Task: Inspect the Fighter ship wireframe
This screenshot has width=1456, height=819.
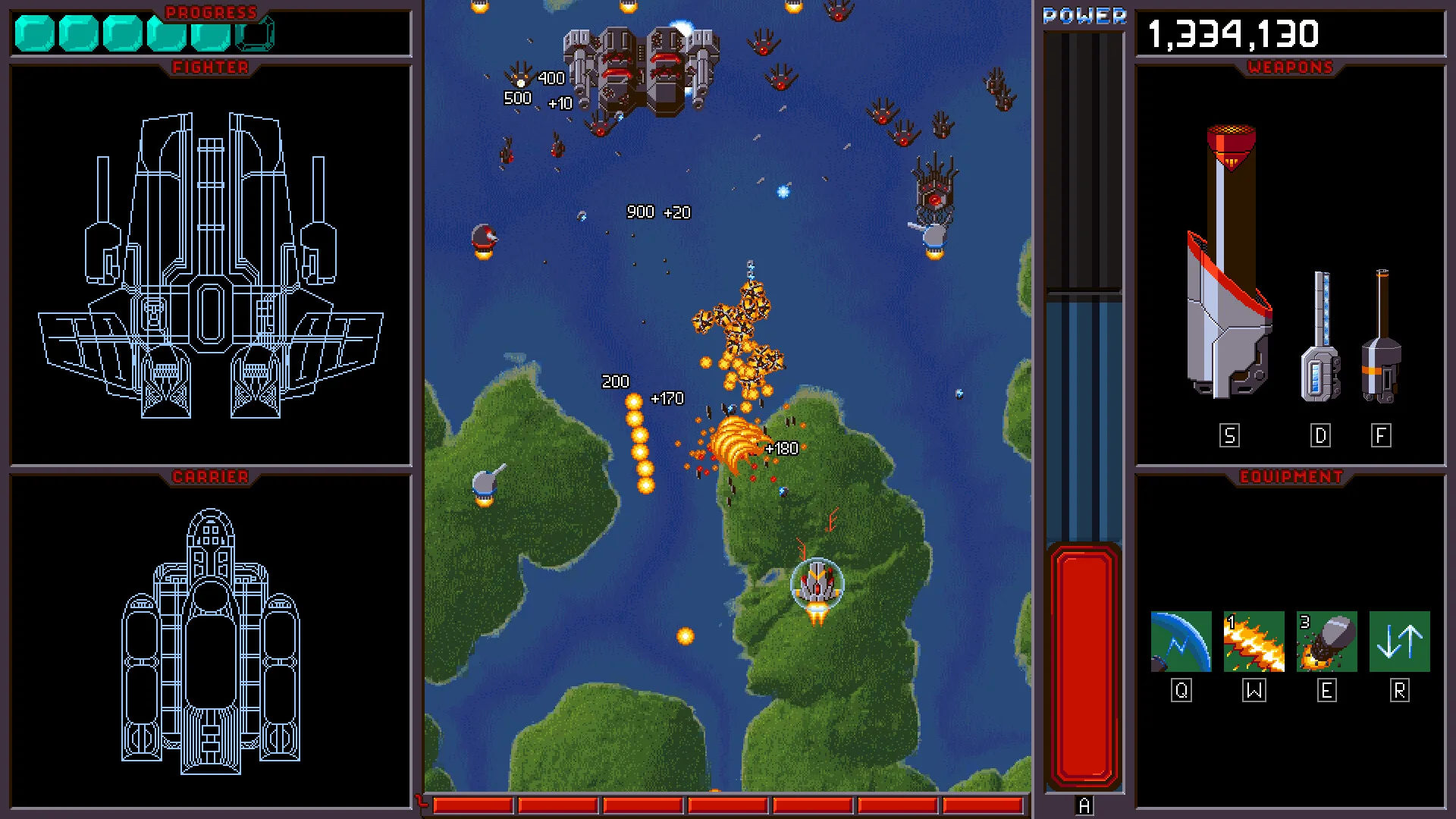Action: click(x=211, y=265)
